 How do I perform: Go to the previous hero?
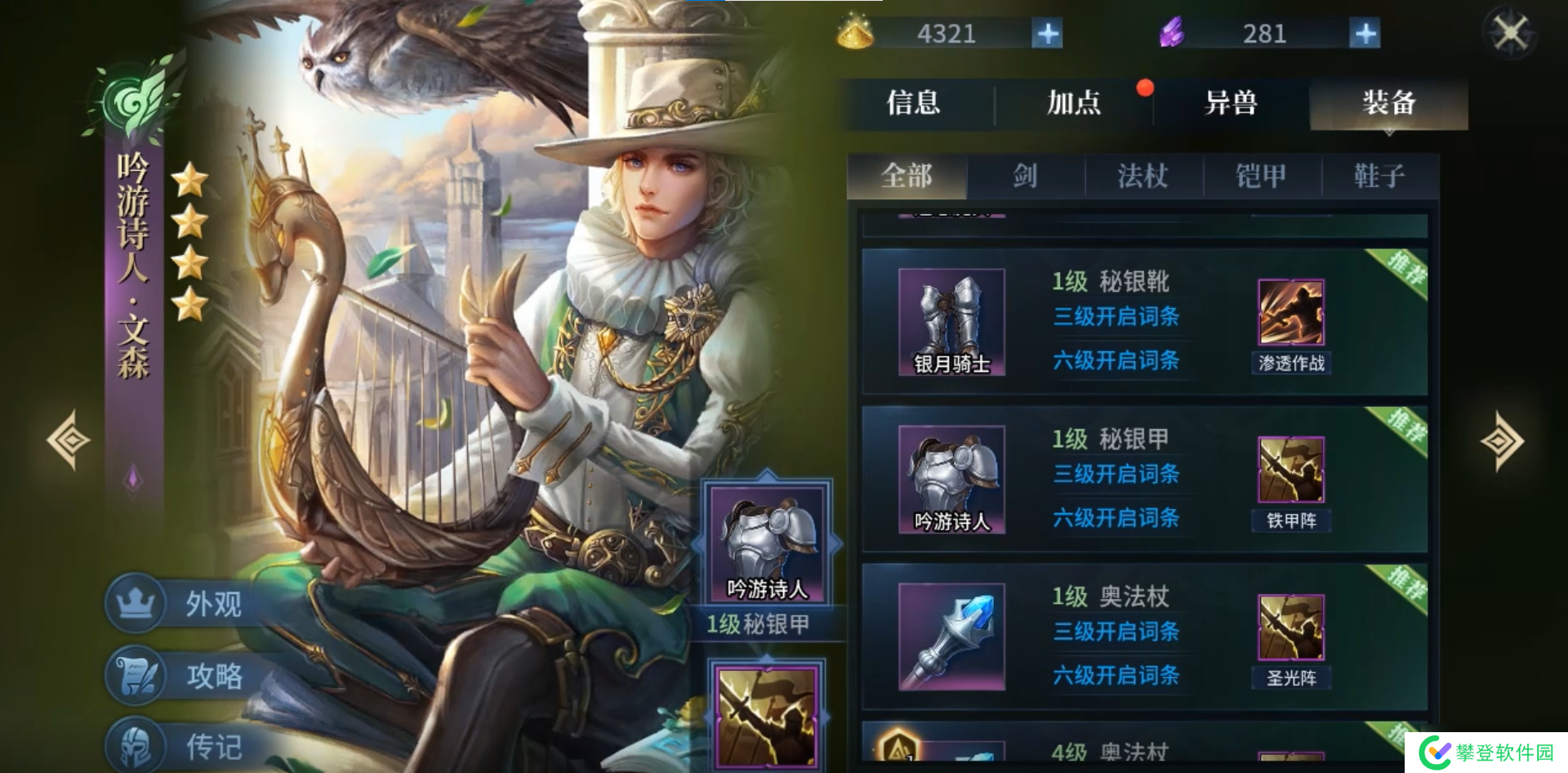[x=70, y=440]
